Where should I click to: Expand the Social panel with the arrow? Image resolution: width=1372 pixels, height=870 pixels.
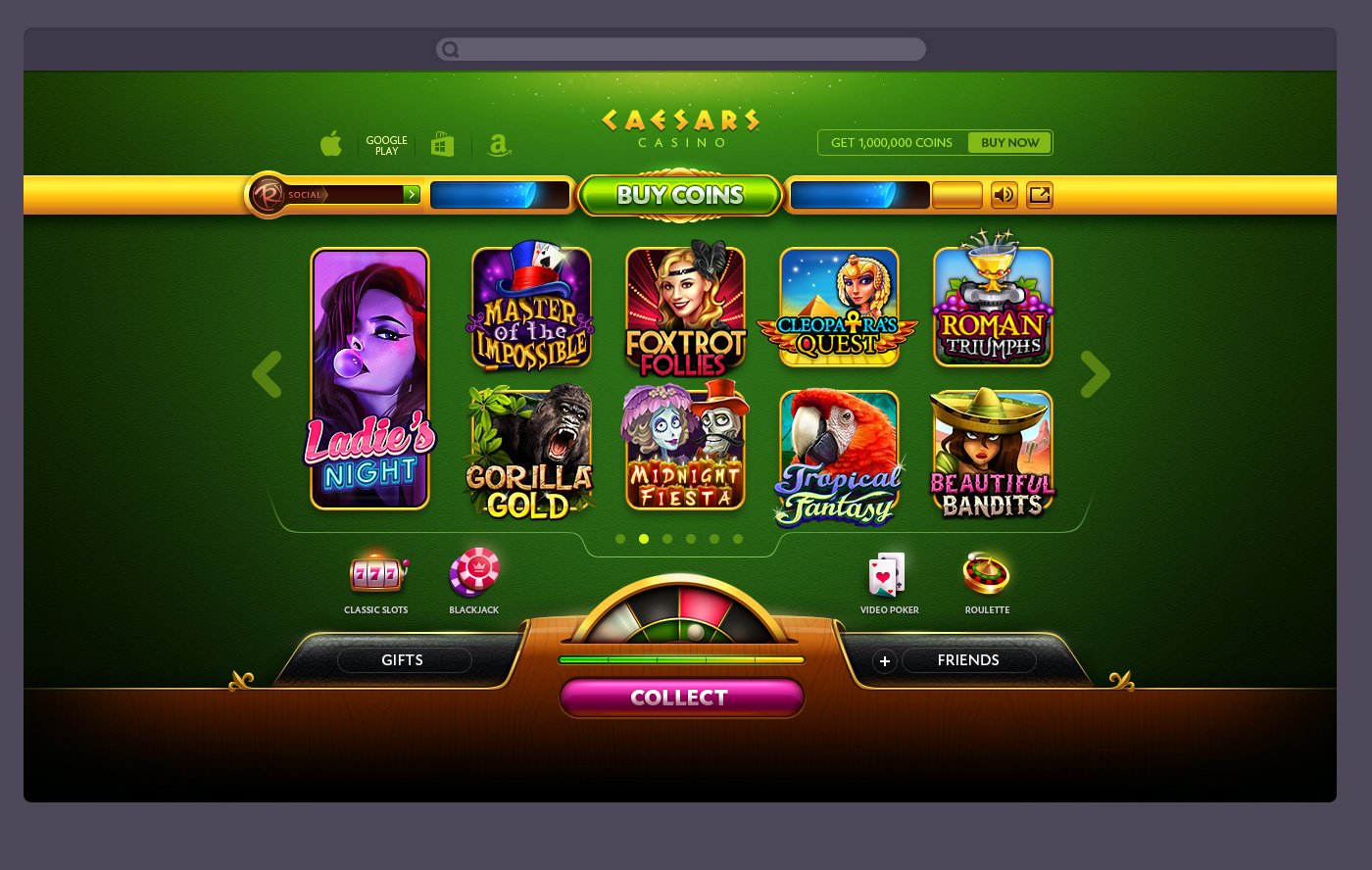coord(412,195)
